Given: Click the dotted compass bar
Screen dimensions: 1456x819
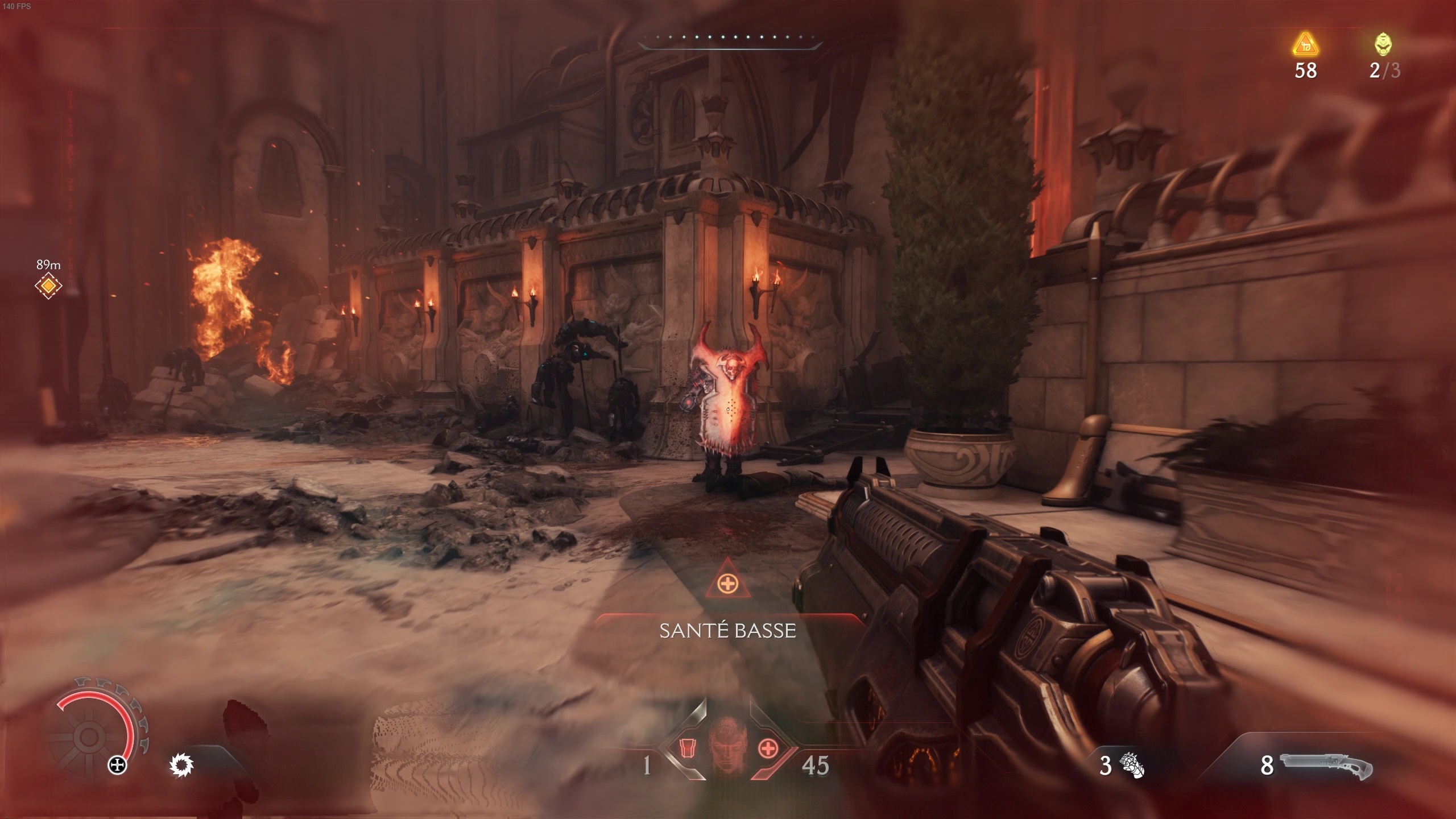Looking at the screenshot, I should (x=730, y=38).
